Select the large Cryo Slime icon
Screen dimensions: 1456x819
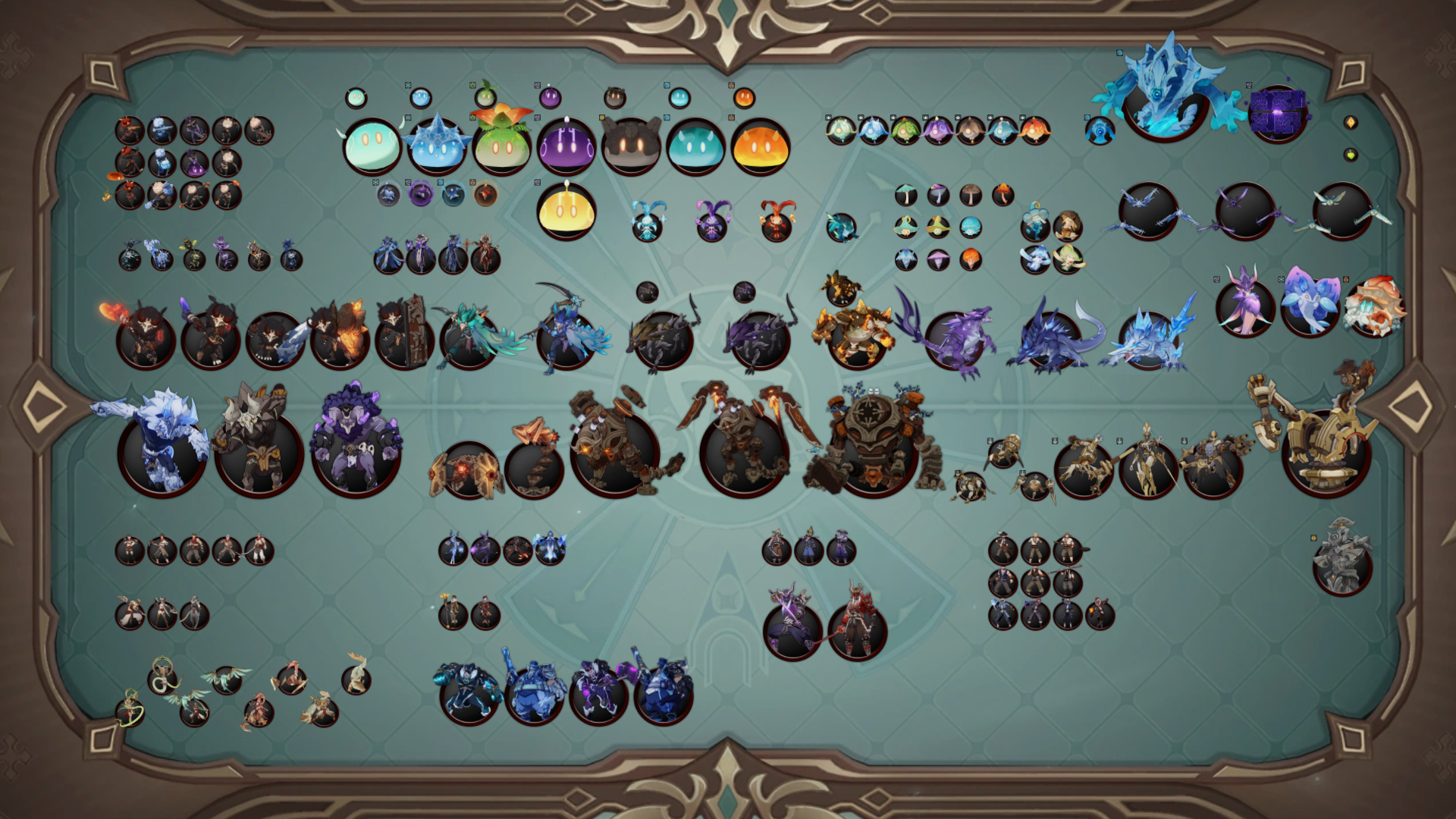pyautogui.click(x=436, y=146)
